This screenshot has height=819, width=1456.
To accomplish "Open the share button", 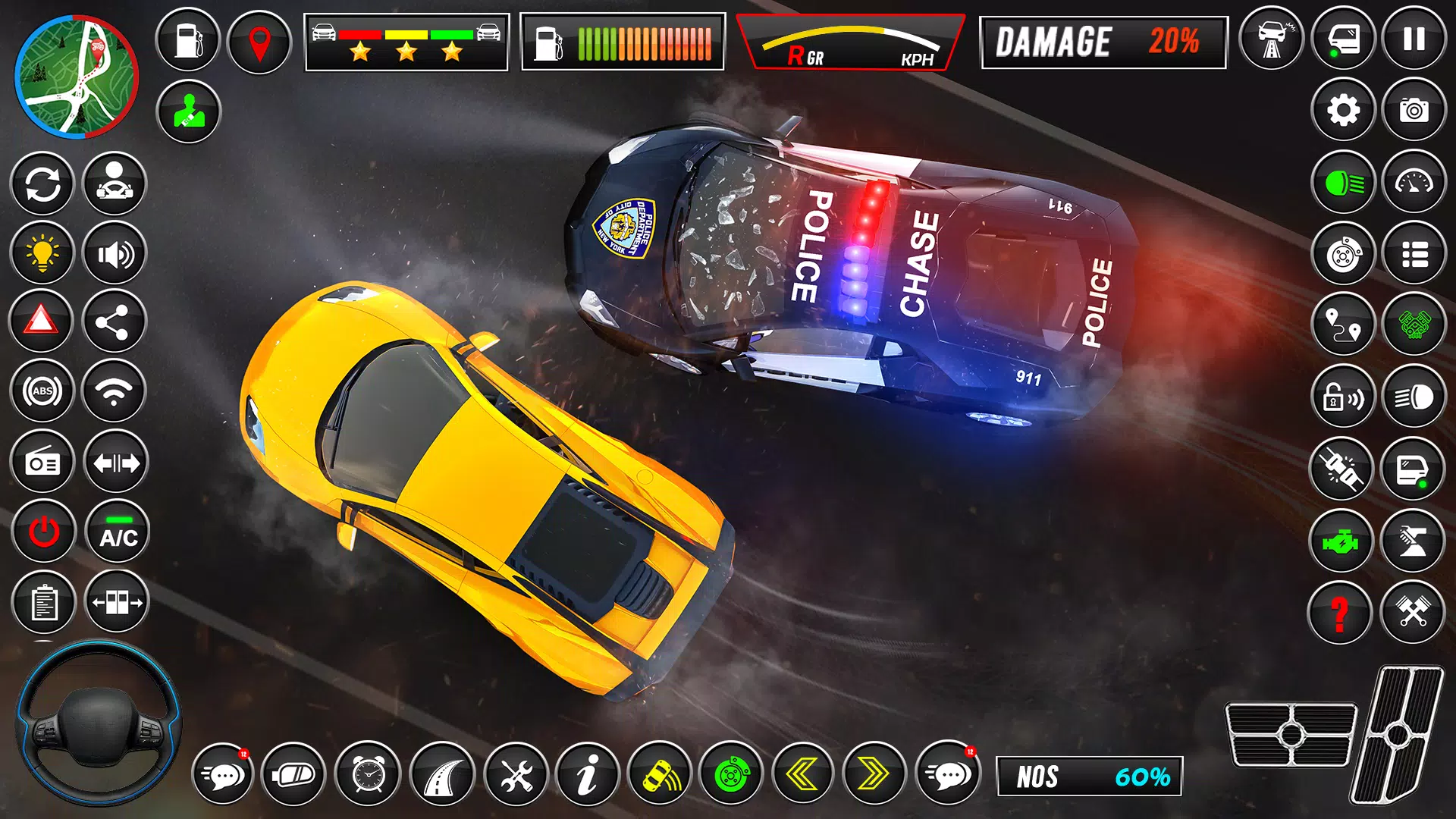I will click(114, 323).
